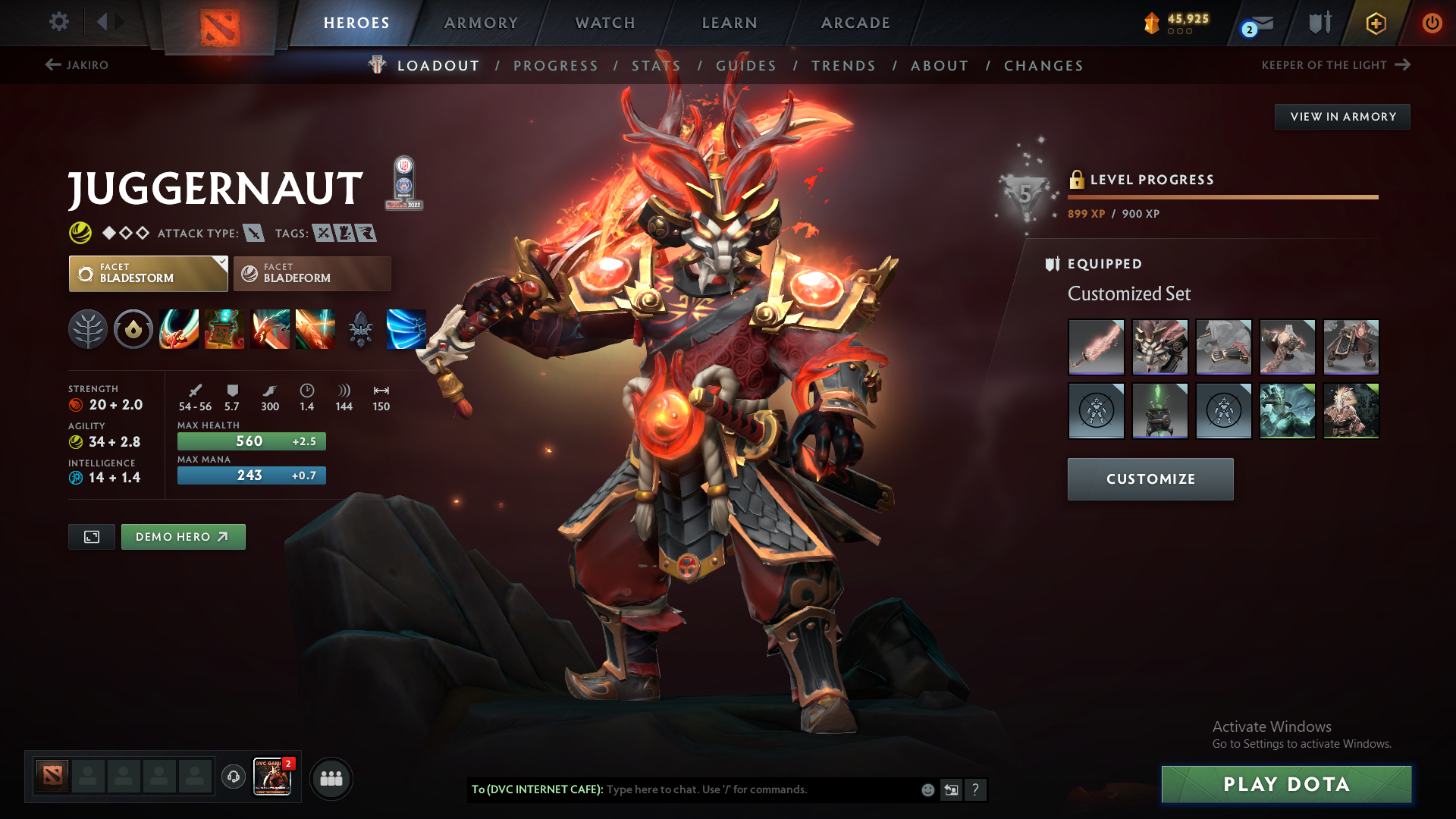Screen dimensions: 1456x819
Task: Select the Blade Dance ability icon
Action: 270,329
